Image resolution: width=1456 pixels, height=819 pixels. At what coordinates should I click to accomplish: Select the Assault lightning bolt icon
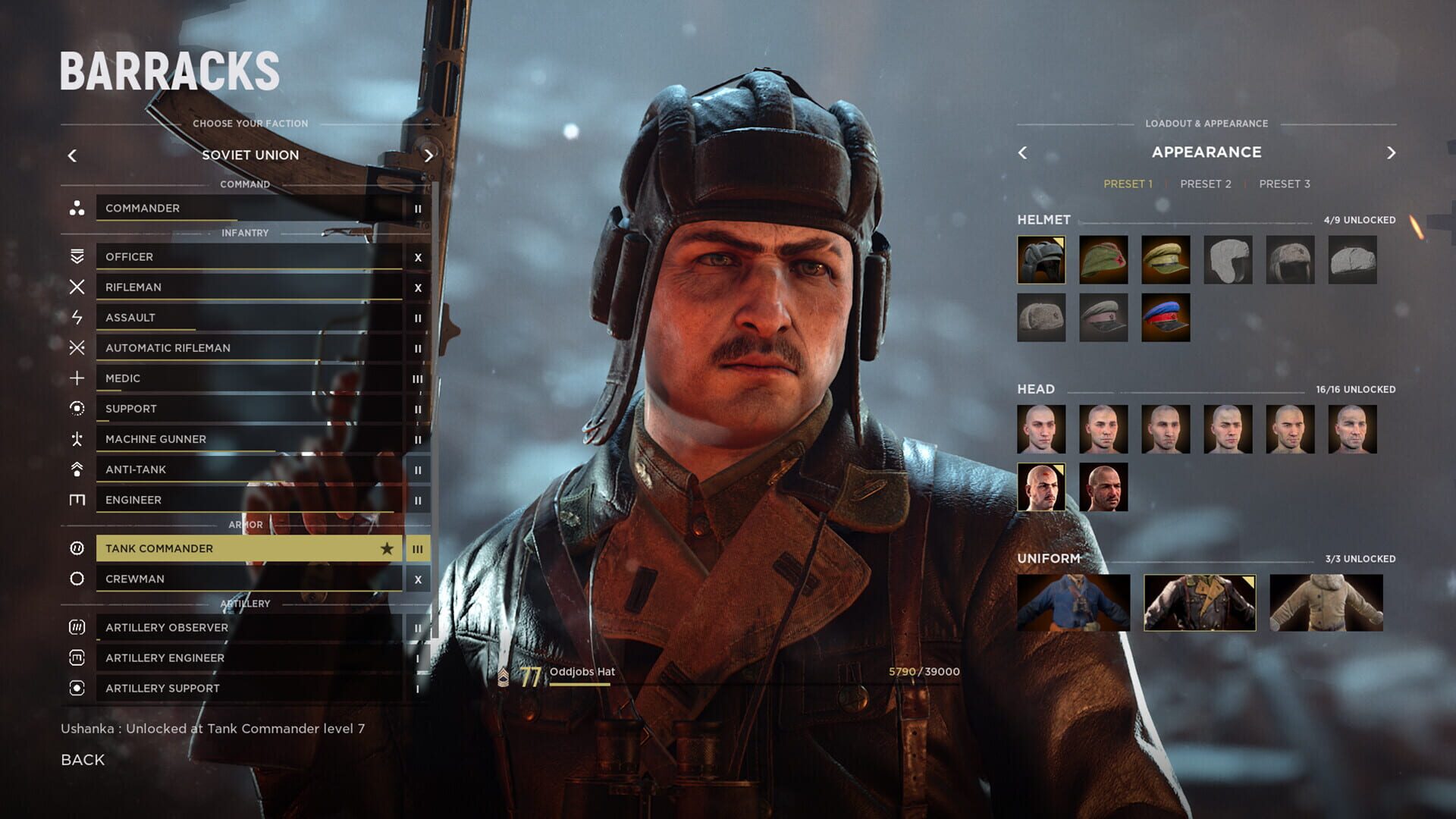coord(76,317)
